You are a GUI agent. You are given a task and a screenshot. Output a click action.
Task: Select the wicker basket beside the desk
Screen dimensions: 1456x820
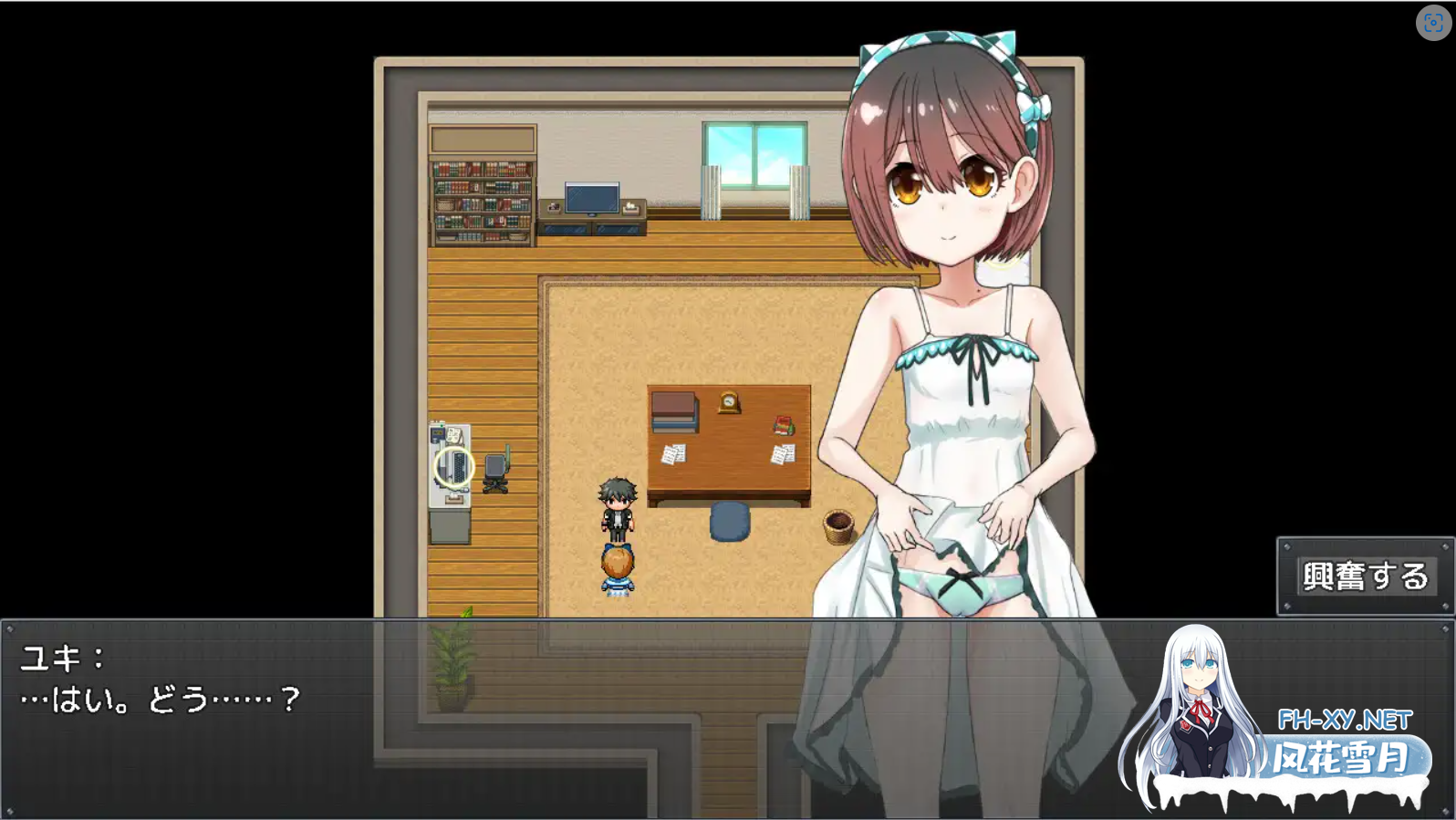point(837,527)
